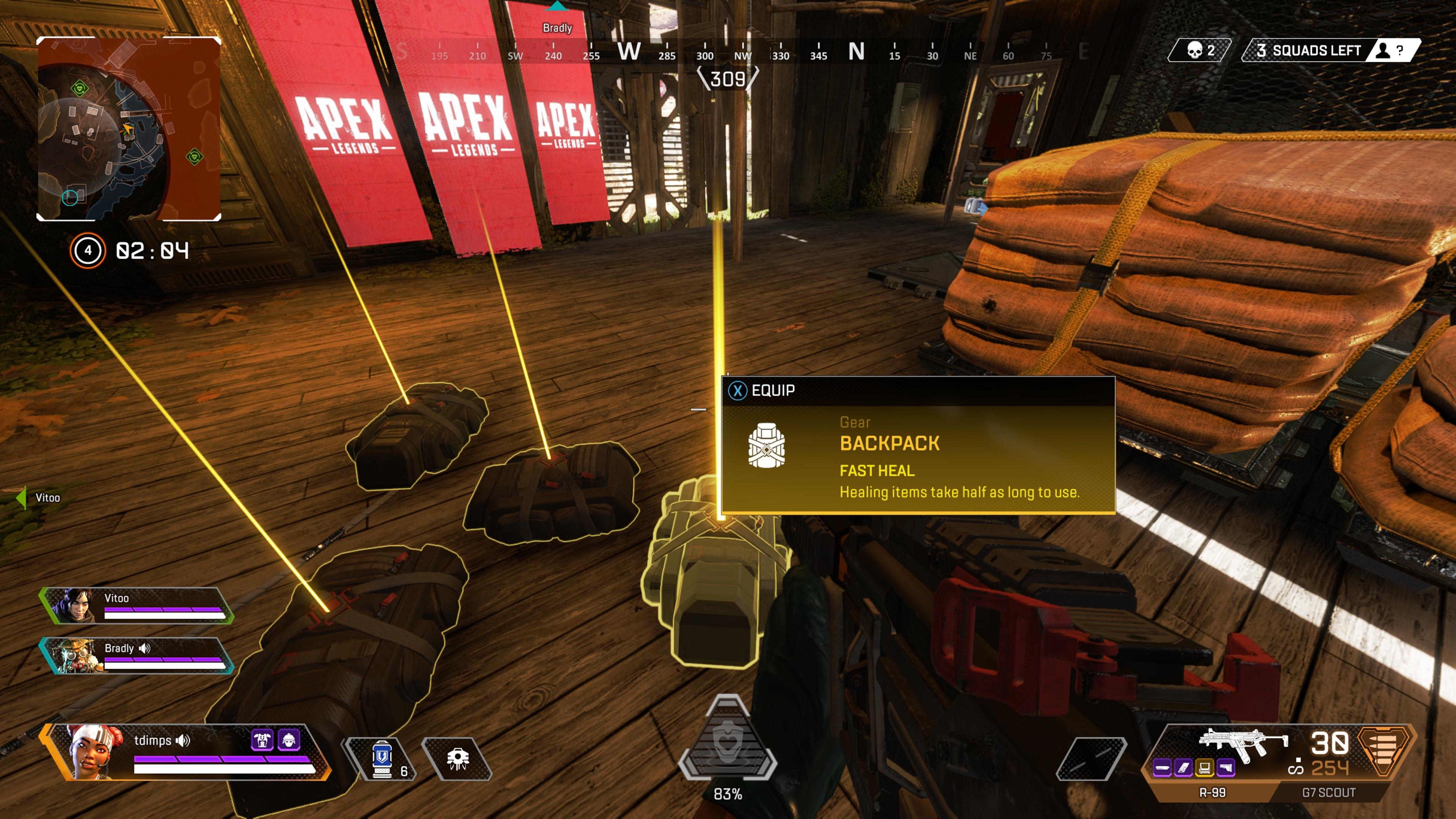Click the question mark help button
The height and width of the screenshot is (819, 1456).
tap(1400, 51)
